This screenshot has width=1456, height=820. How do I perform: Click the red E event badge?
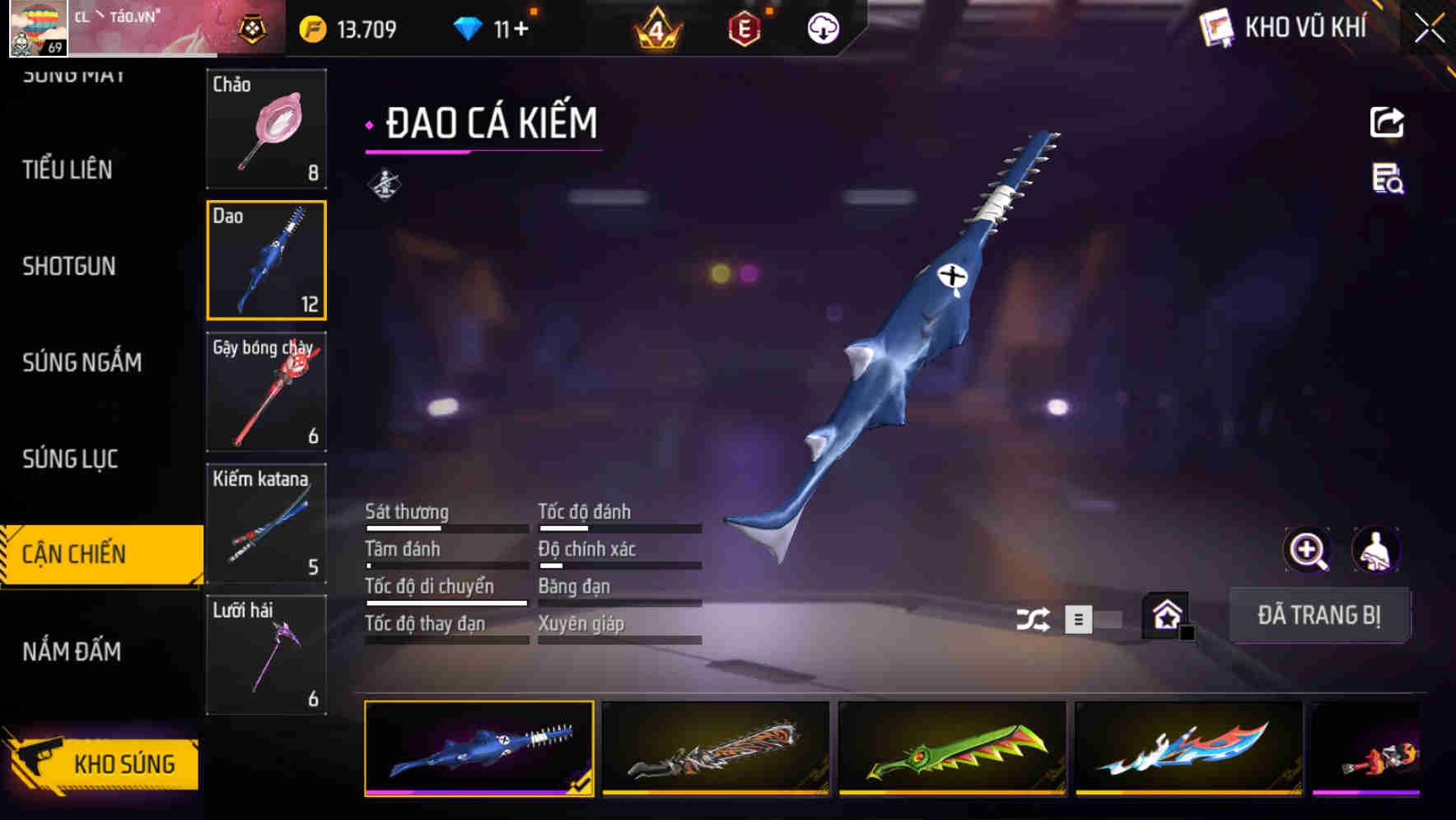tap(741, 30)
